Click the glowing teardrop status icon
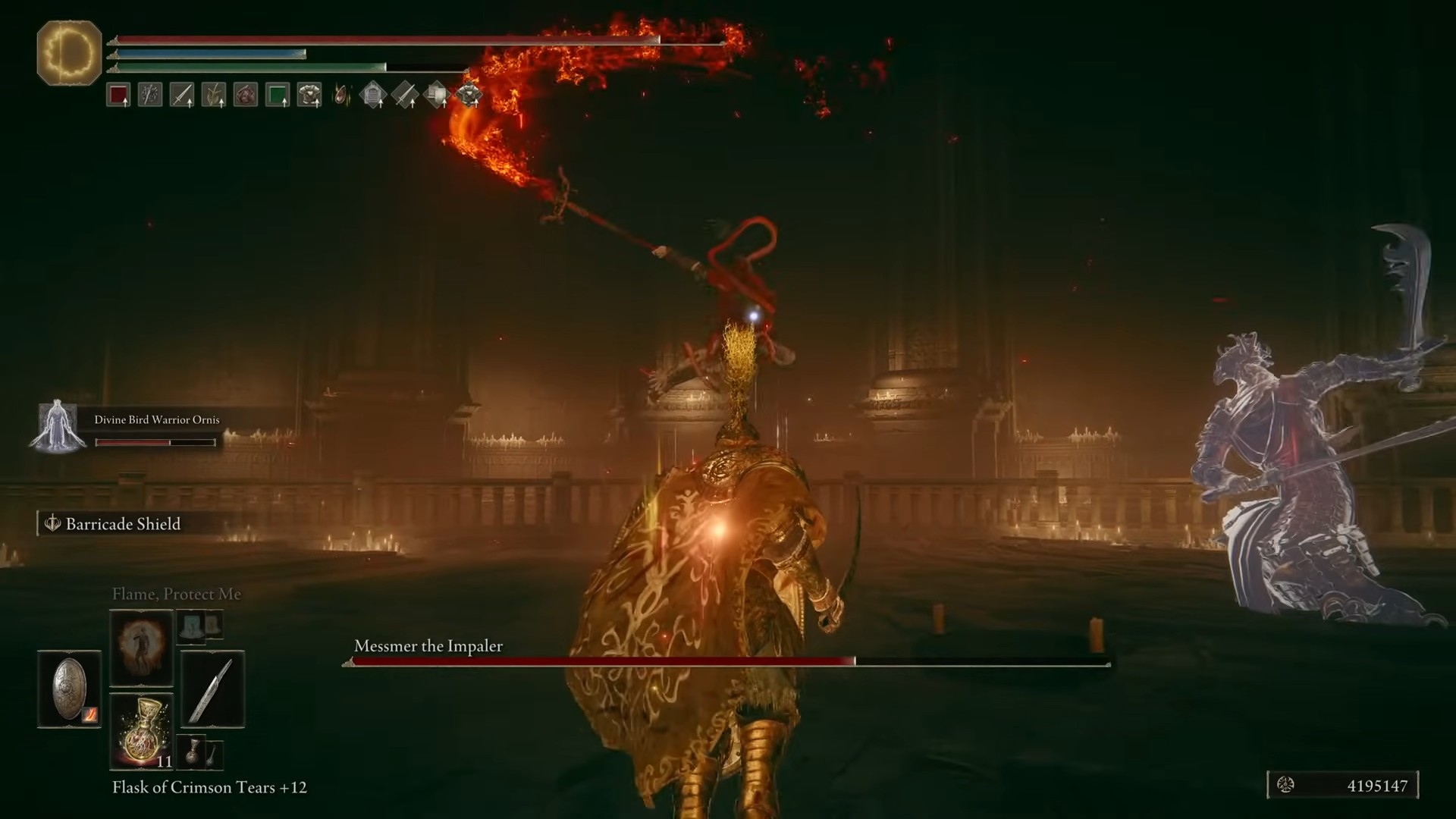 (x=342, y=96)
